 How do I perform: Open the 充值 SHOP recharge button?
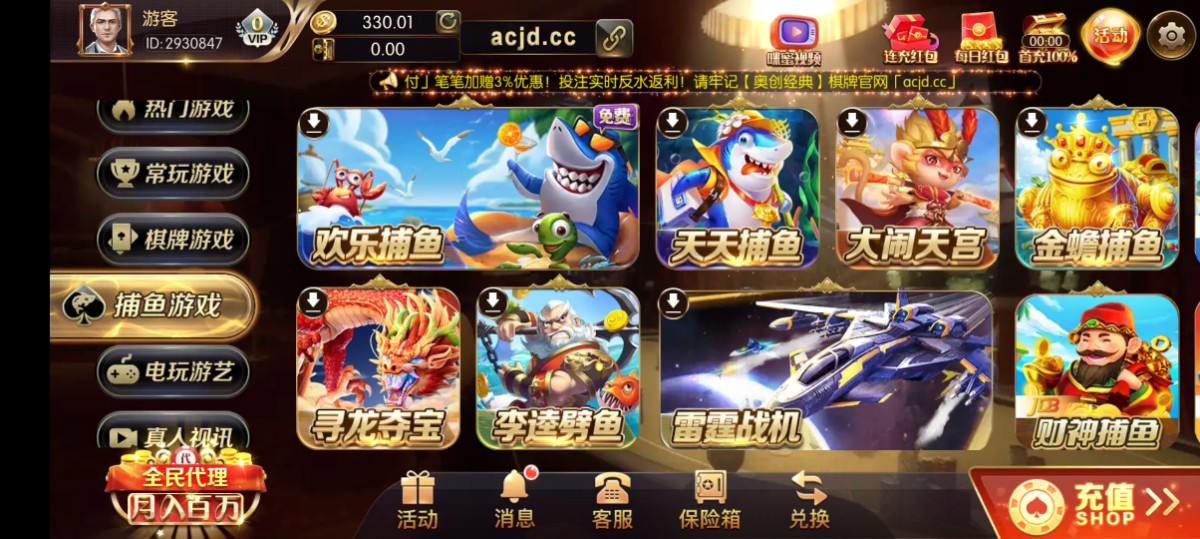click(x=1090, y=503)
